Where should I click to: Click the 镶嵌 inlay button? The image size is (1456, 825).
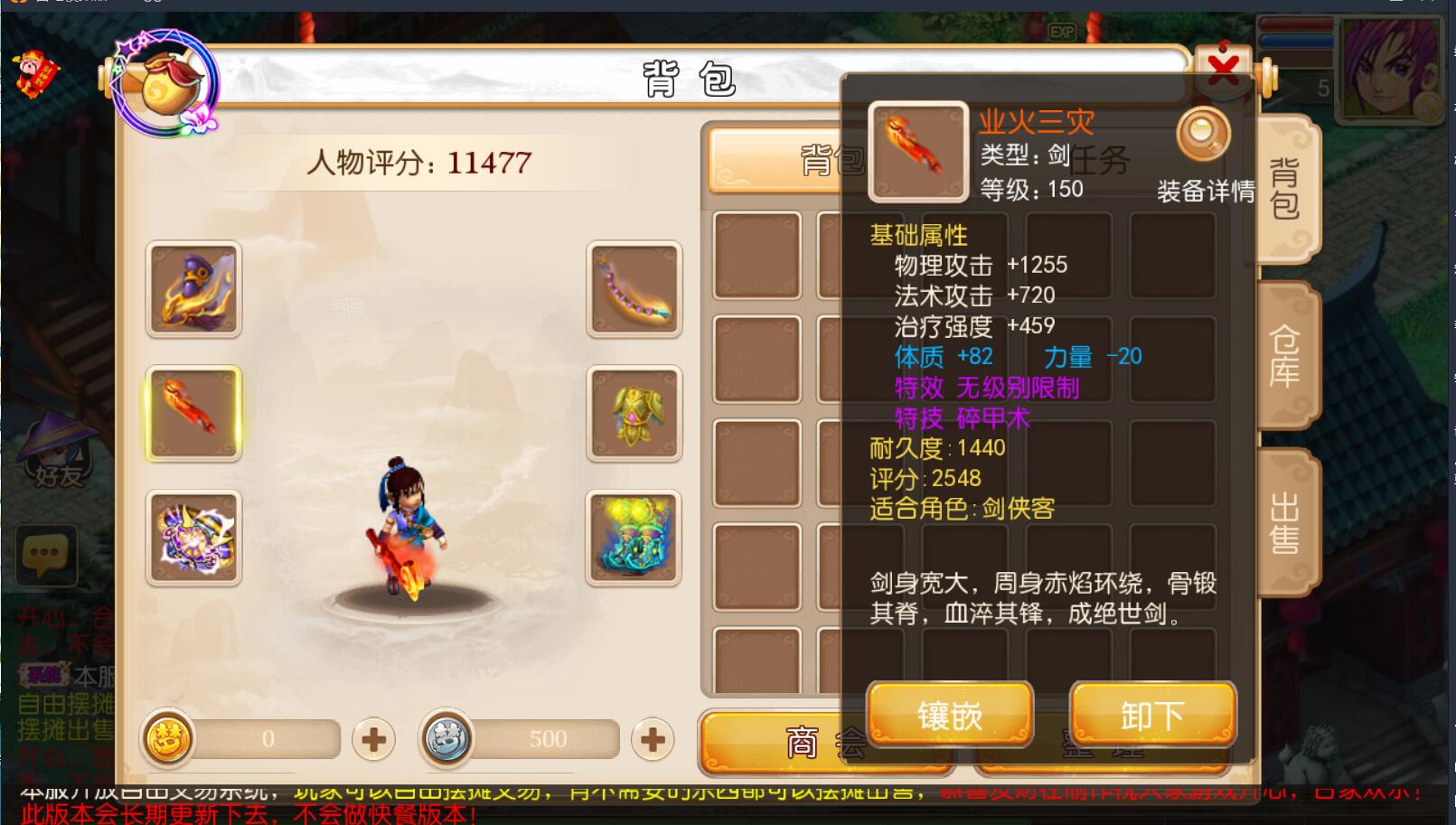point(950,715)
